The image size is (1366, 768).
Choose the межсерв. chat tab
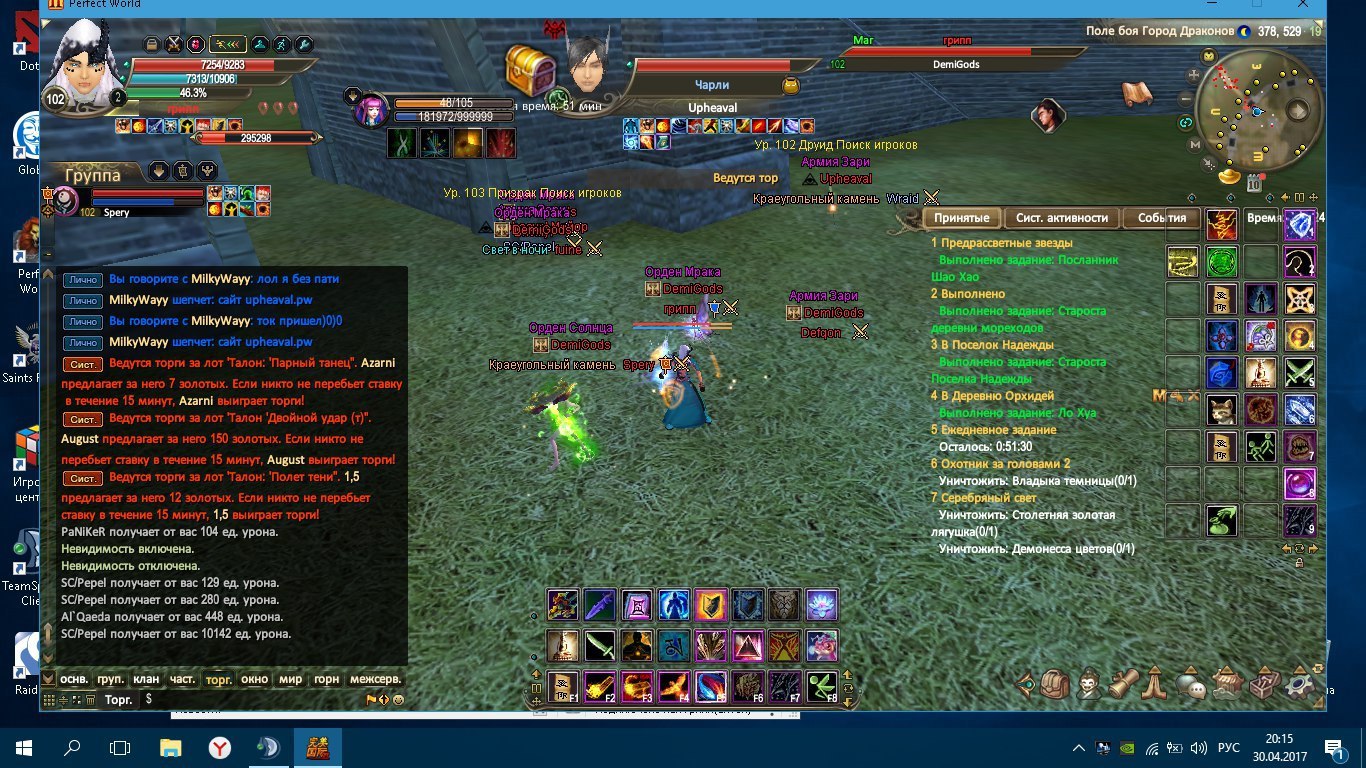point(375,679)
